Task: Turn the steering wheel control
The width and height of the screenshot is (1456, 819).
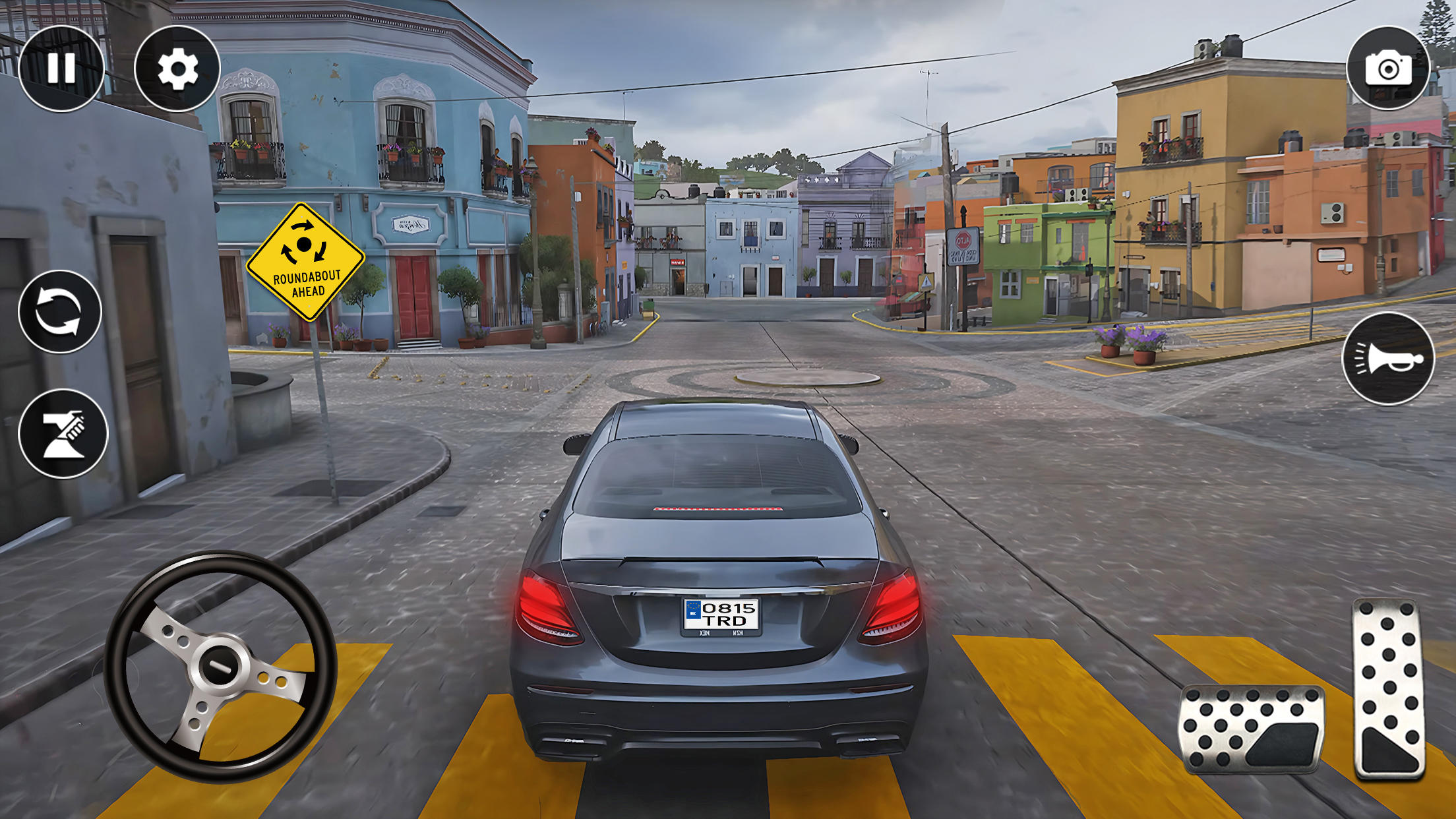Action: point(220,667)
